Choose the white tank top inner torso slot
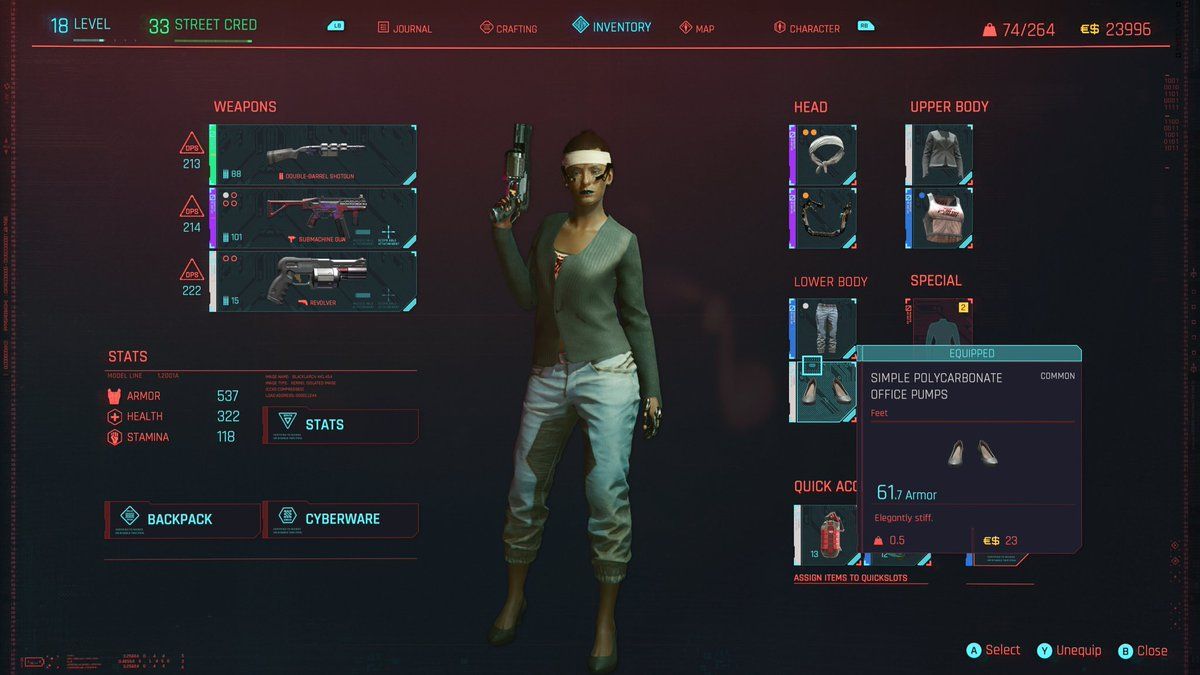Viewport: 1200px width, 675px height. pyautogui.click(x=939, y=218)
